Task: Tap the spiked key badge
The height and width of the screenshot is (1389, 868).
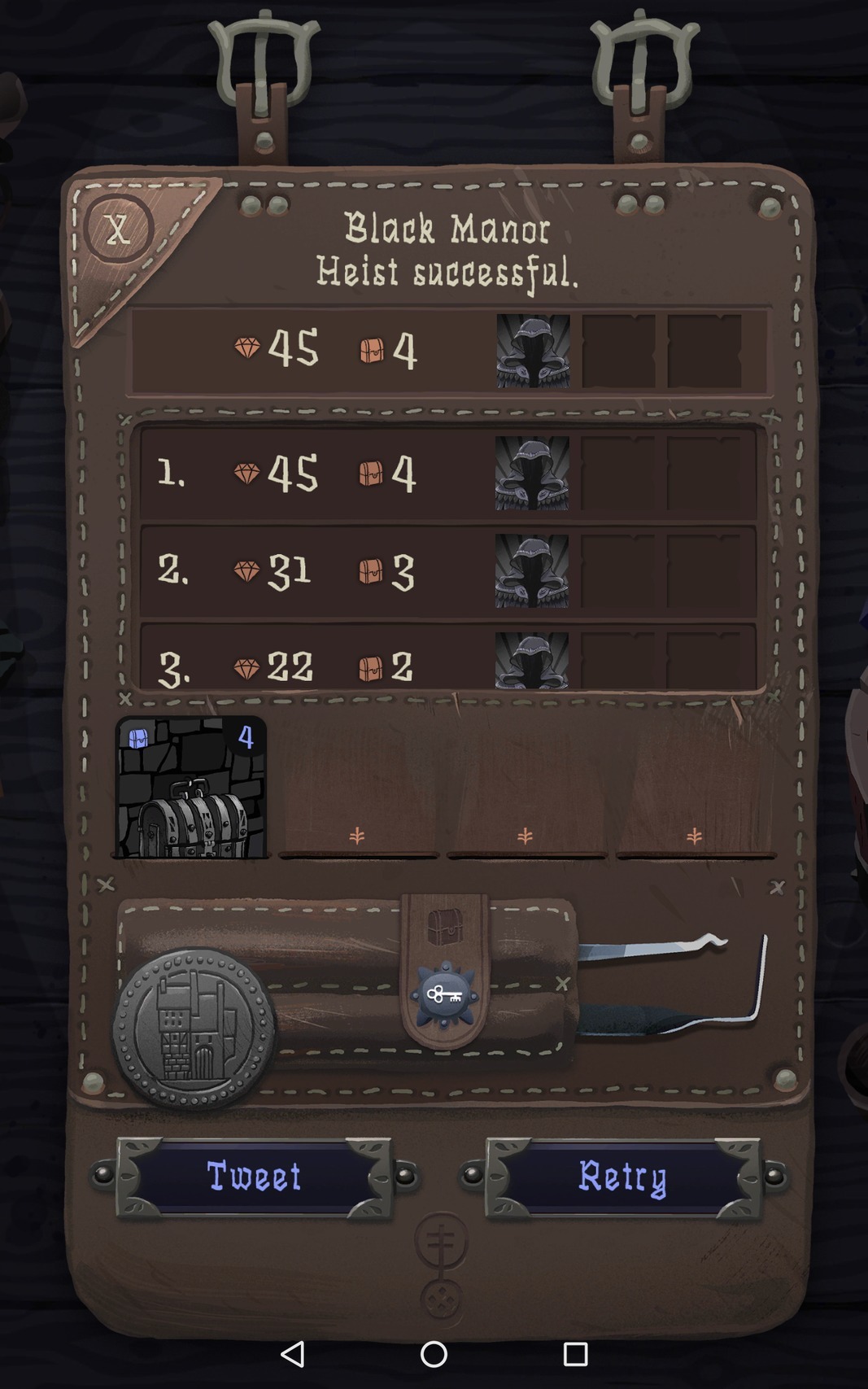Action: (444, 995)
